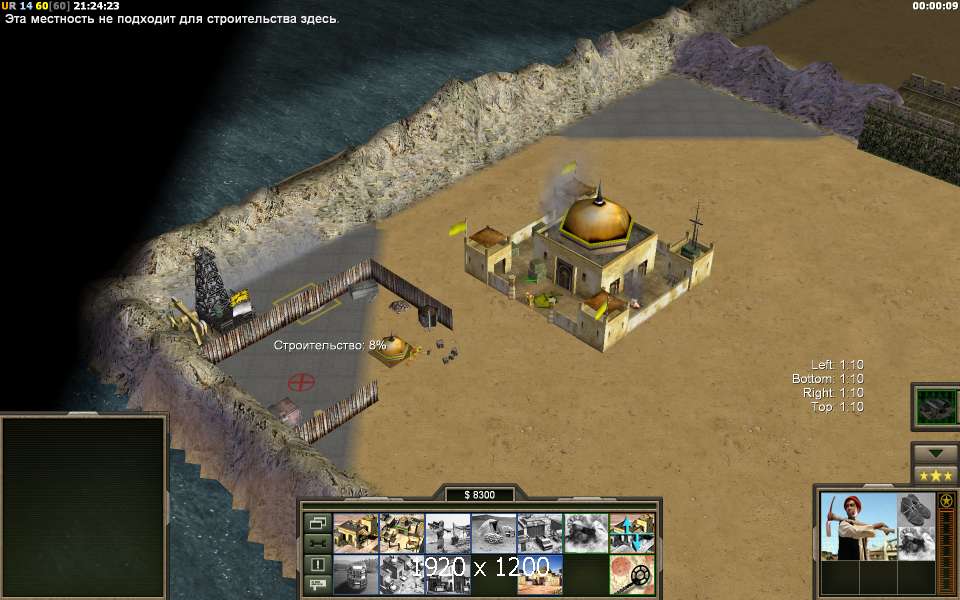Click the exclamation mark button
The height and width of the screenshot is (600, 960).
point(317,564)
